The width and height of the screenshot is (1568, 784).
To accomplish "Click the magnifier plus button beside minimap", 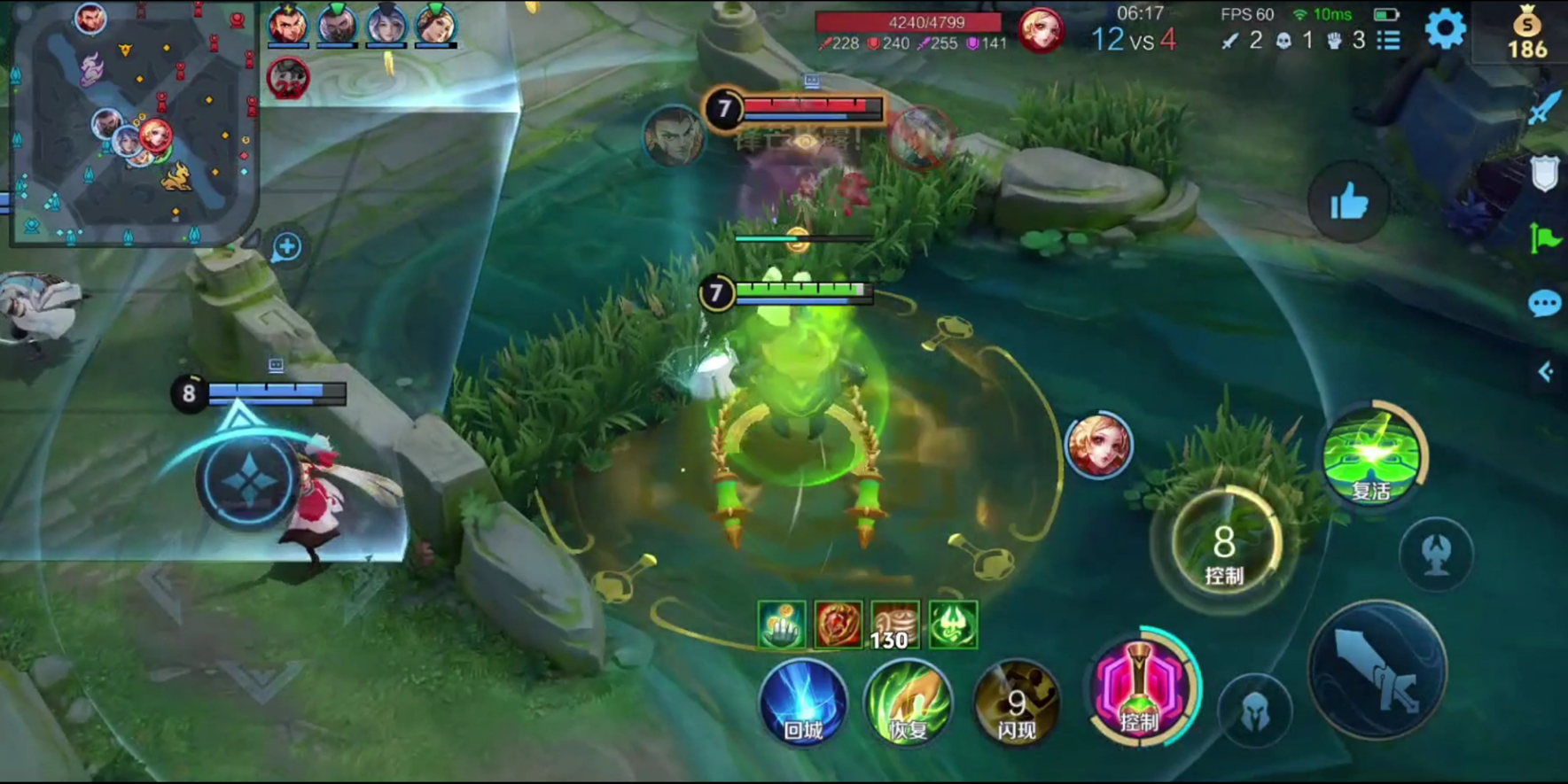I will [286, 247].
